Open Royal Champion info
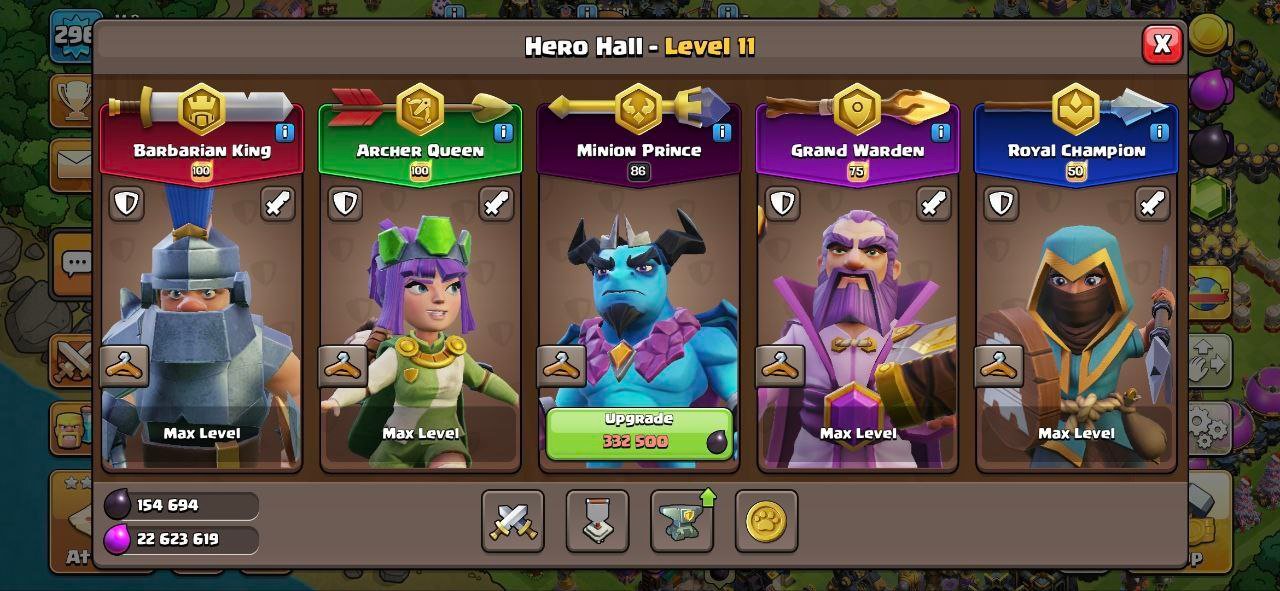The image size is (1280, 591). click(x=1159, y=132)
